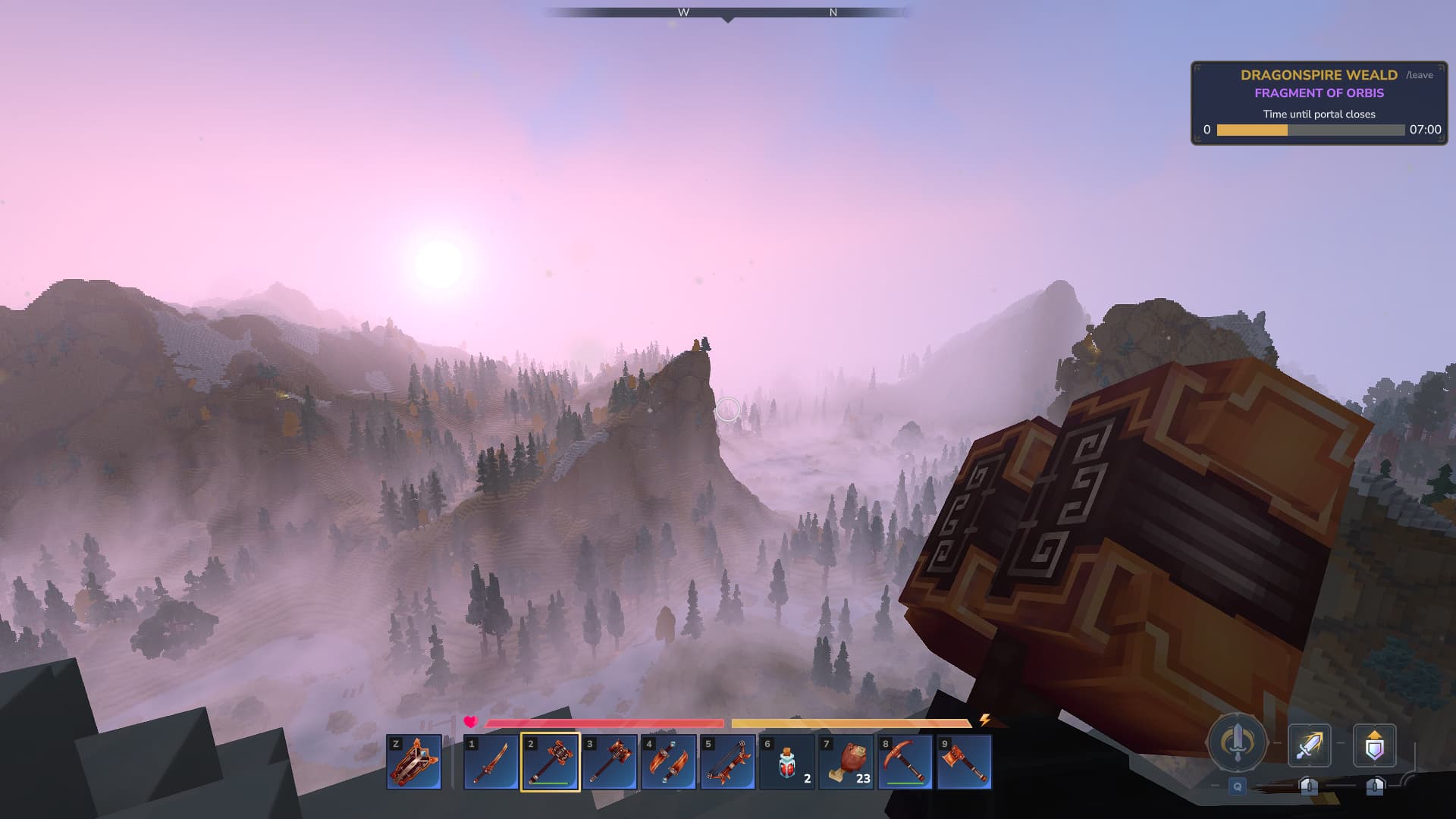Activate the round sword signature ability
Screen dimensions: 1456x819
[1237, 742]
